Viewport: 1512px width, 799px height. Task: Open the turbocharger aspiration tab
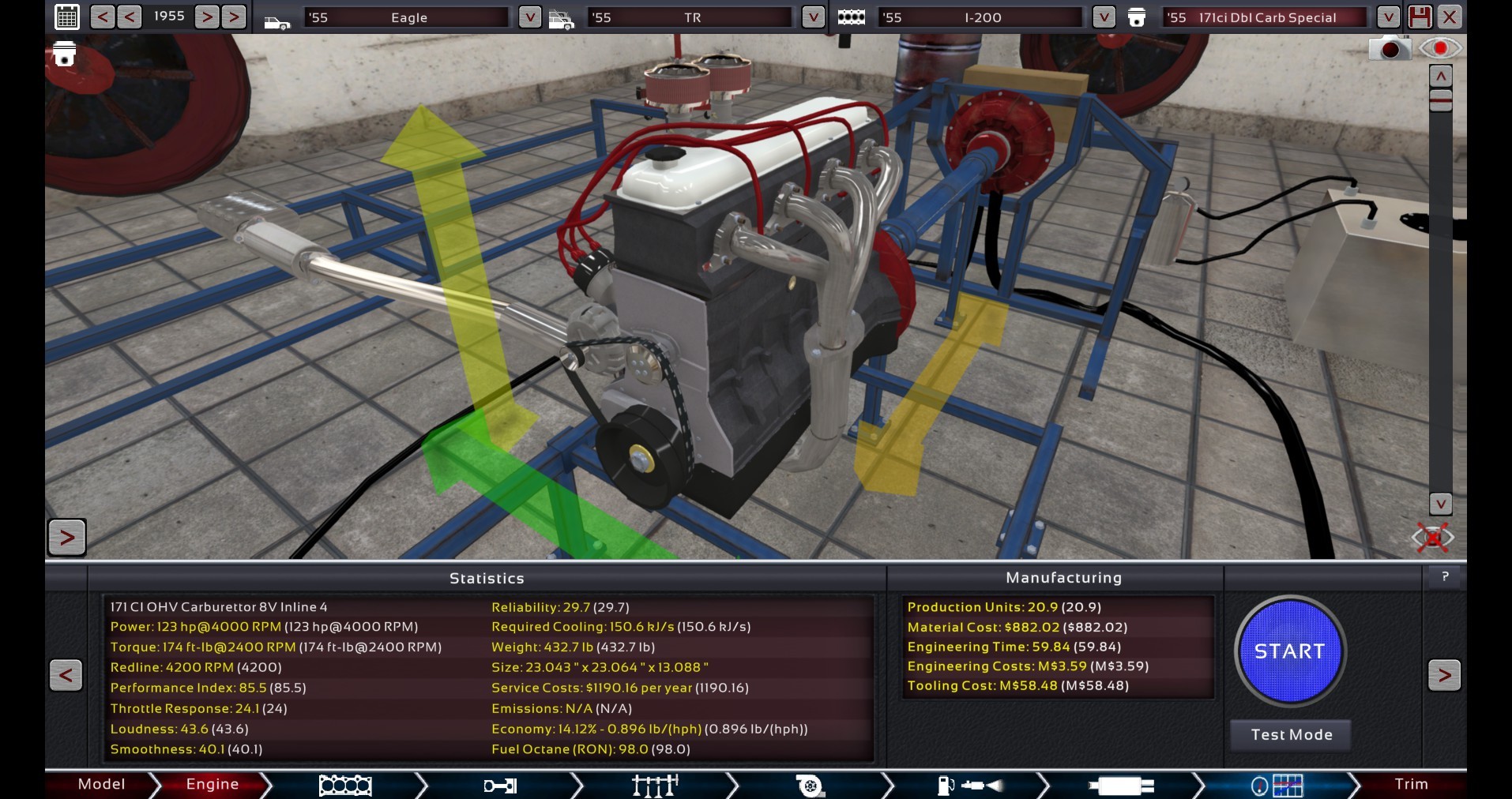(x=810, y=786)
